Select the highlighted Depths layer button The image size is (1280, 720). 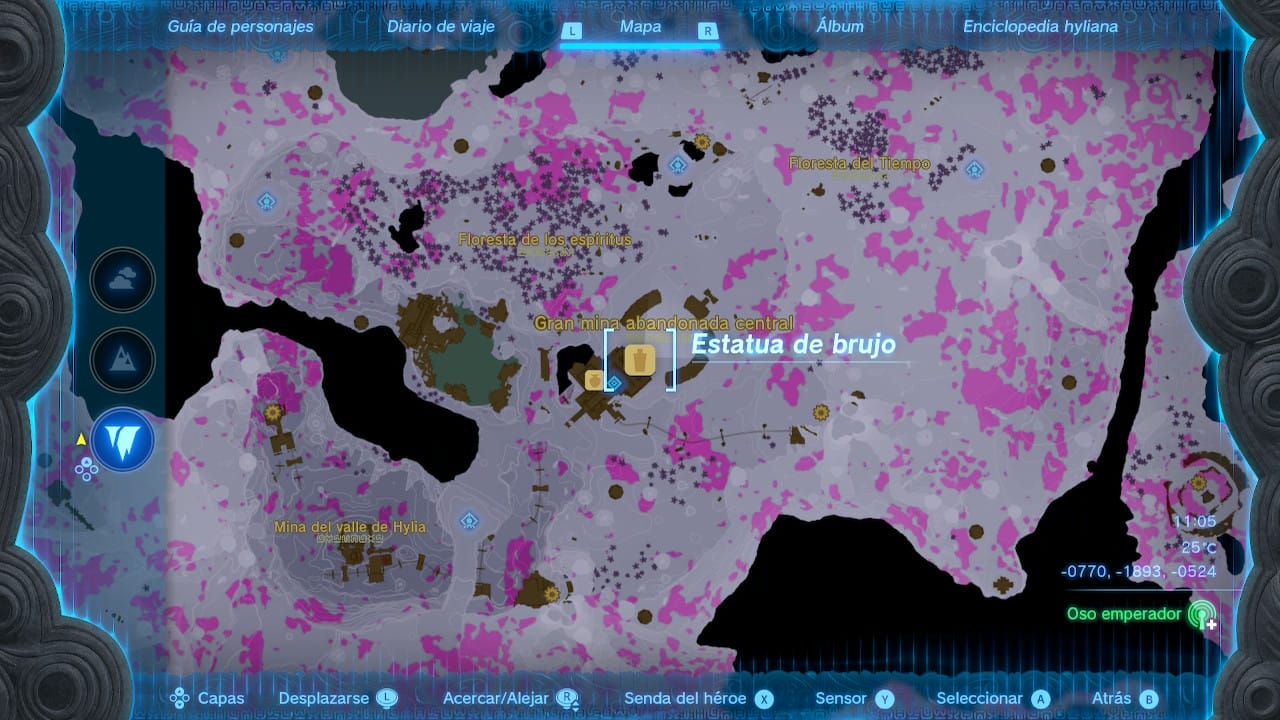point(123,440)
